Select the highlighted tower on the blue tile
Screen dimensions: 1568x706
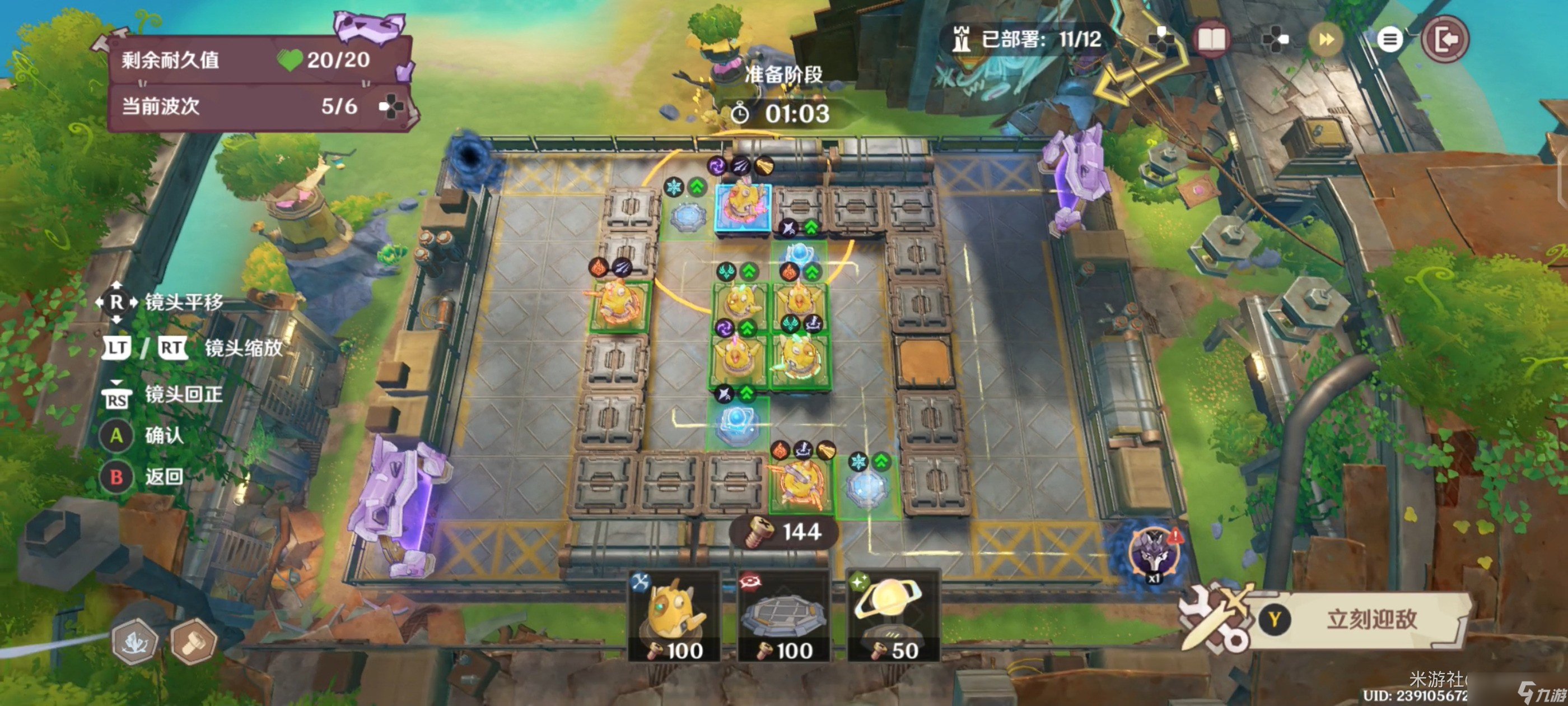(x=743, y=207)
